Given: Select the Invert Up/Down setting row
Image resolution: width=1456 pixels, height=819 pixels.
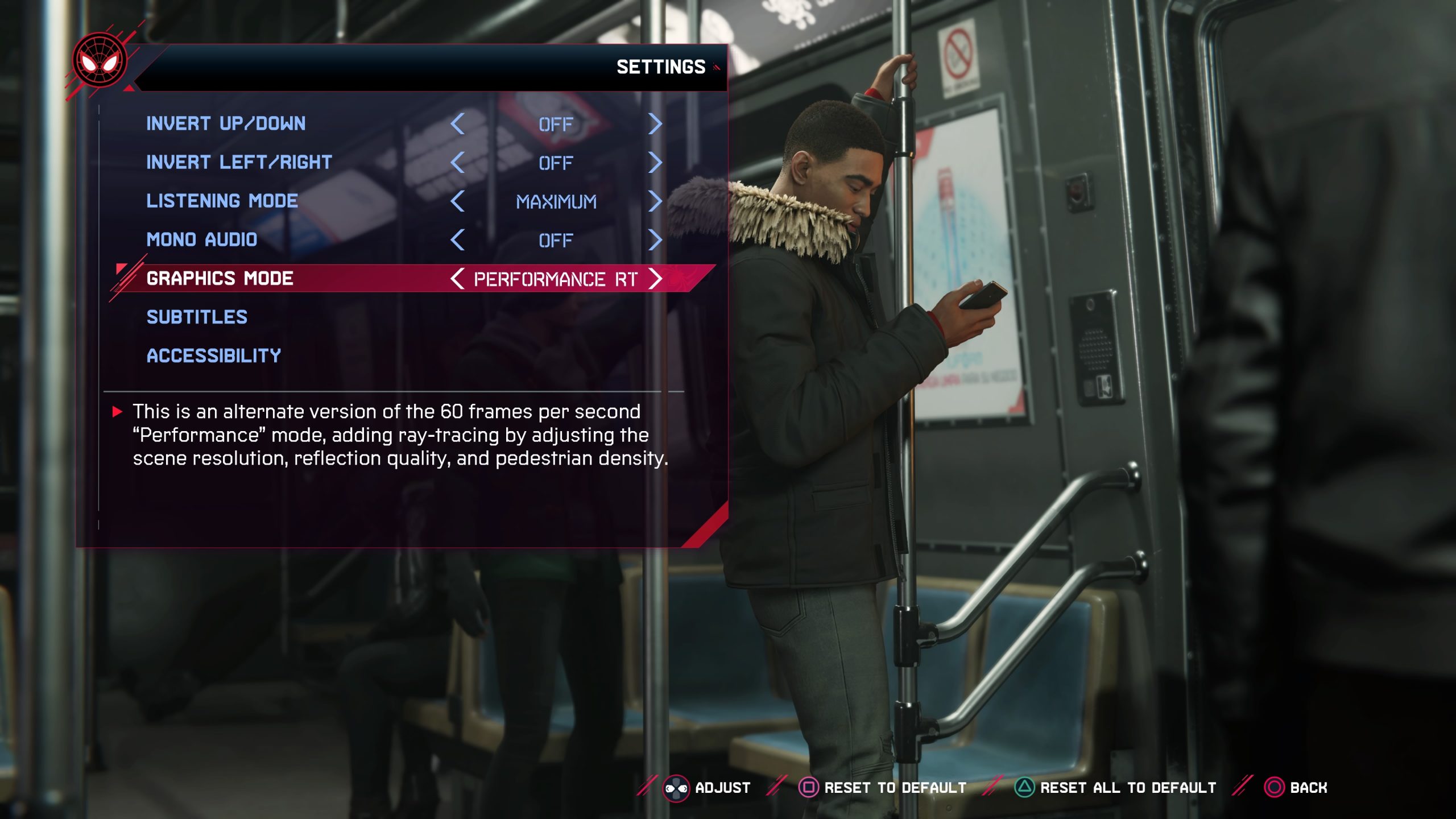Looking at the screenshot, I should point(226,123).
